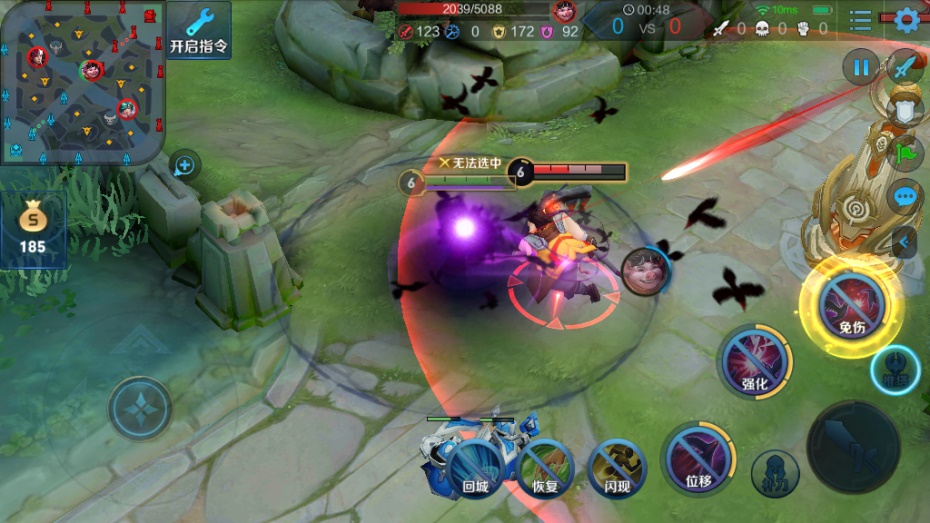This screenshot has height=523, width=930.
Task: Hit the basic attack sword button
Action: [x=853, y=448]
